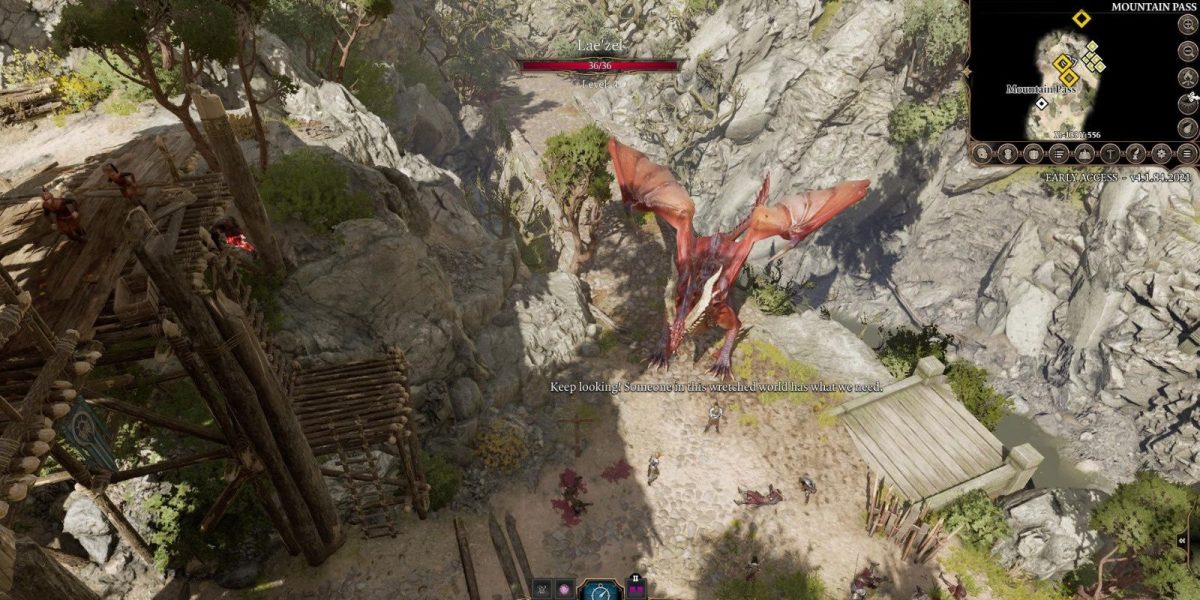Open the hamburger game menu button
This screenshot has height=600, width=1200.
tap(1187, 154)
